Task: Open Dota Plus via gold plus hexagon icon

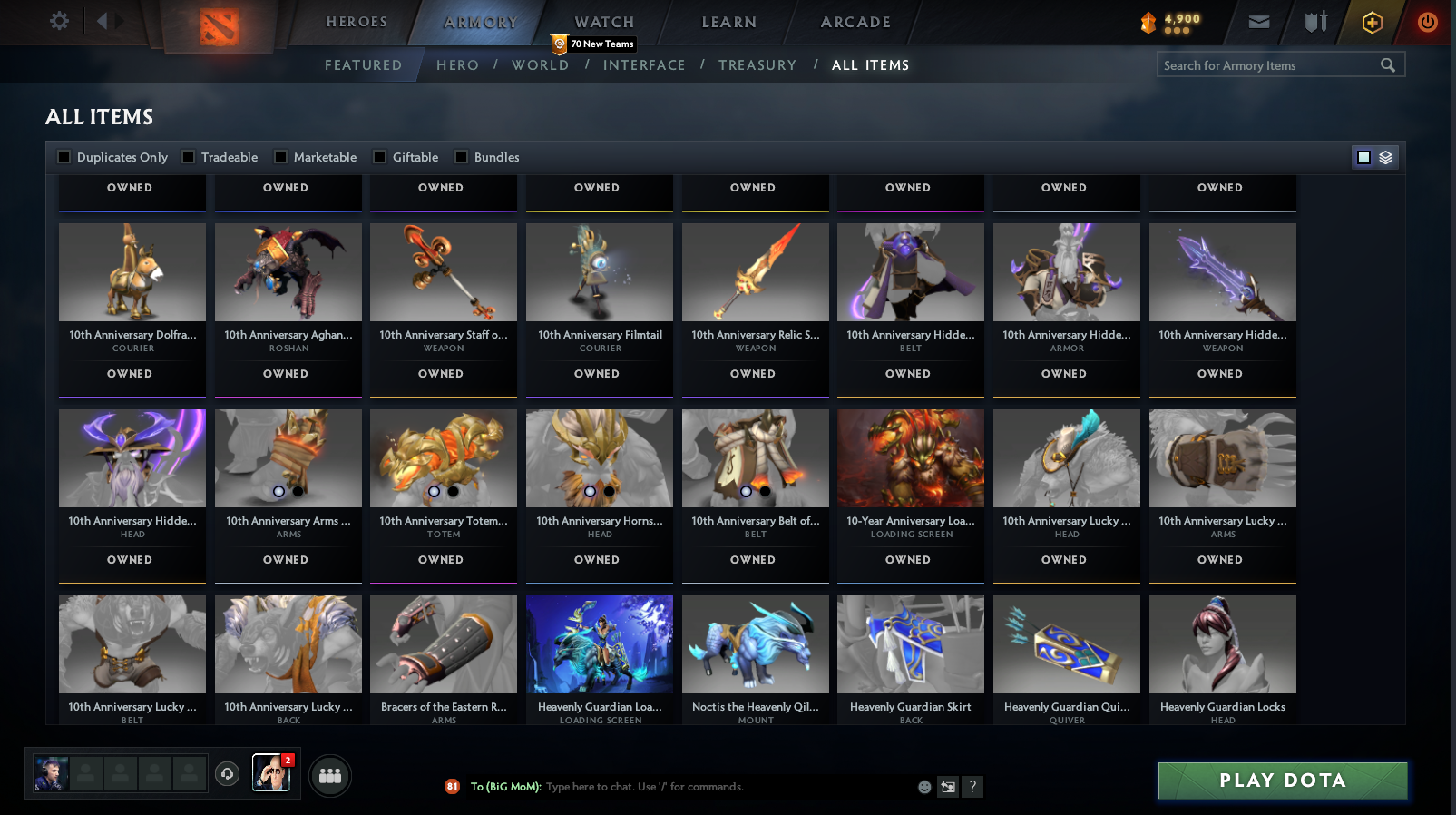Action: [x=1373, y=22]
